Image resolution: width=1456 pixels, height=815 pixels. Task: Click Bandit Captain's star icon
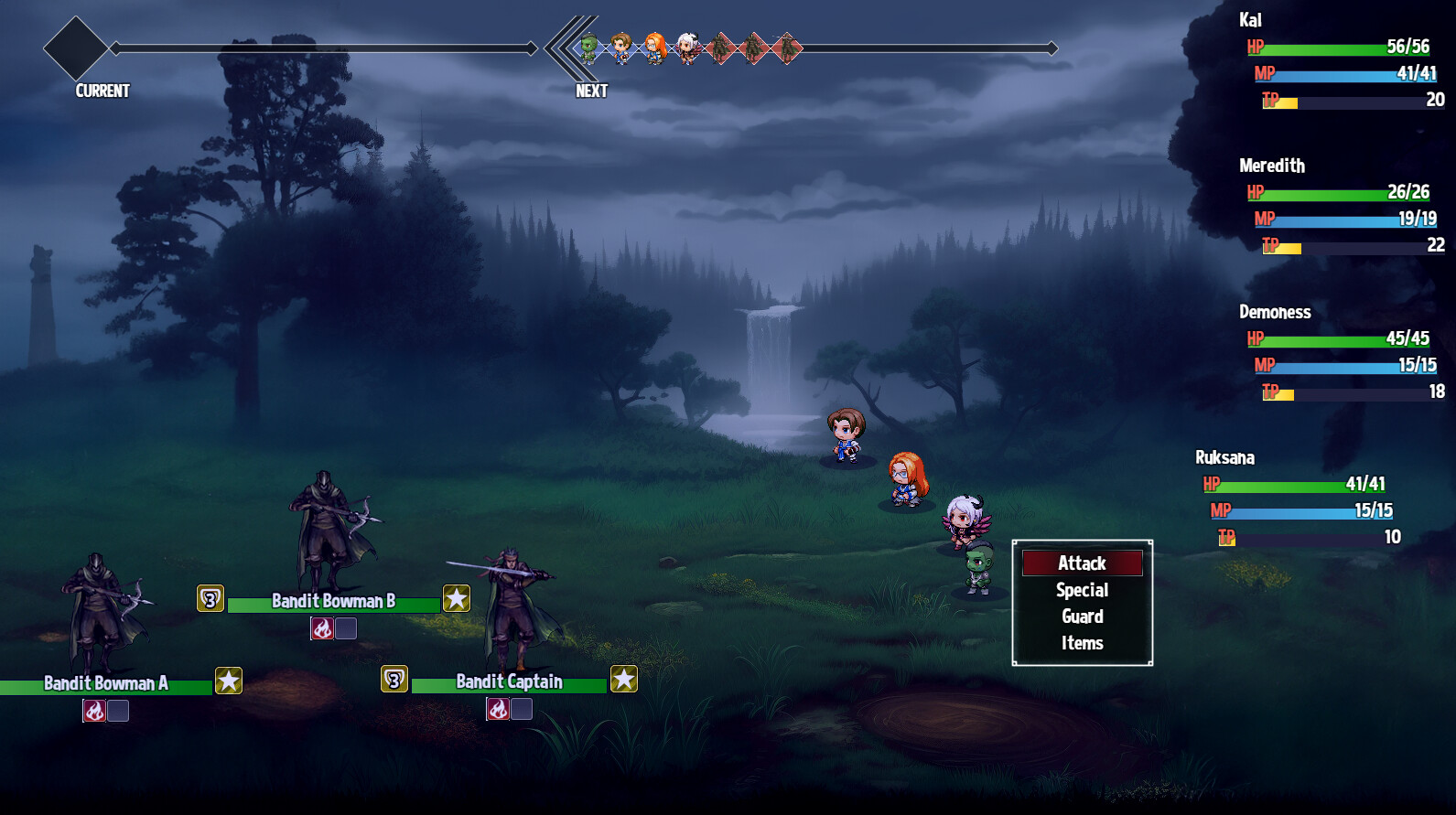[x=624, y=679]
